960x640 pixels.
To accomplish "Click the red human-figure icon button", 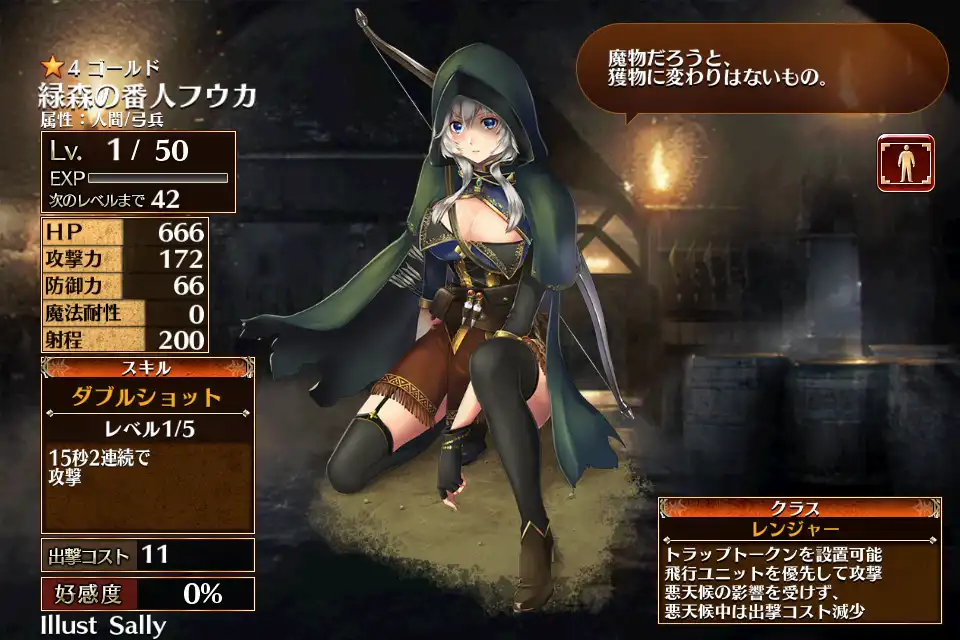I will point(906,163).
